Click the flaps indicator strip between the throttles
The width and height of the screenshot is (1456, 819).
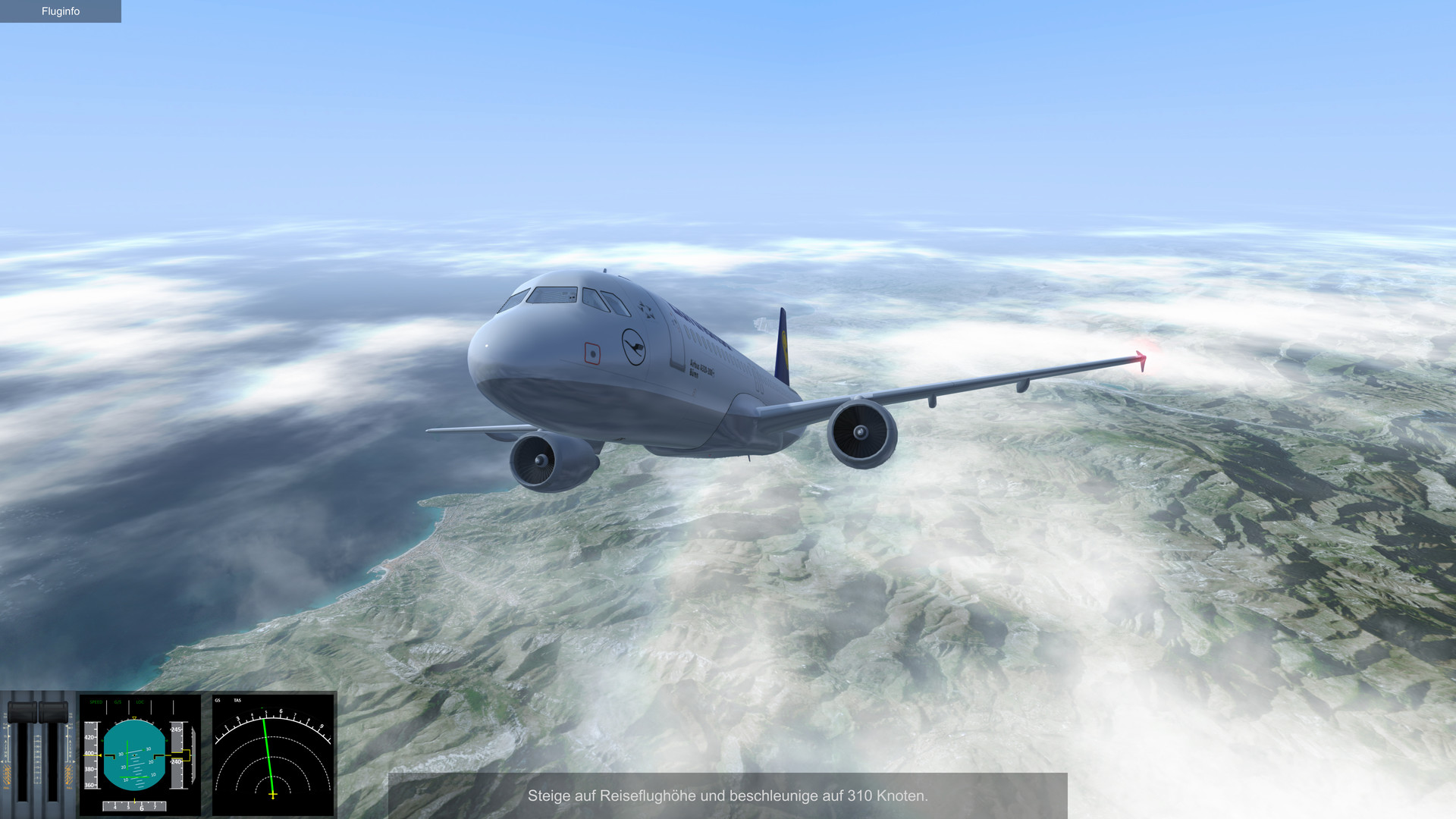(x=37, y=758)
